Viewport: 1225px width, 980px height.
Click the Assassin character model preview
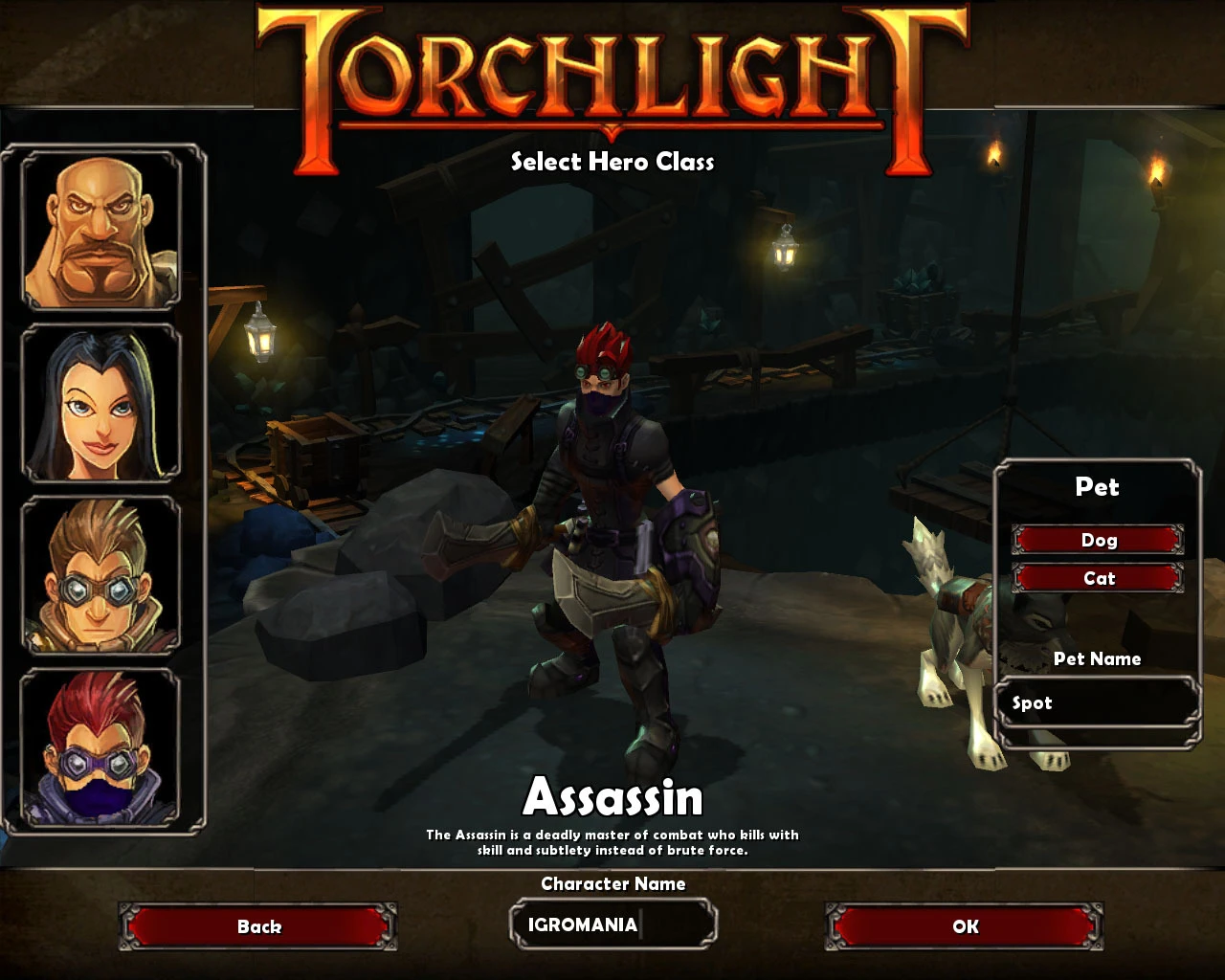[612, 536]
